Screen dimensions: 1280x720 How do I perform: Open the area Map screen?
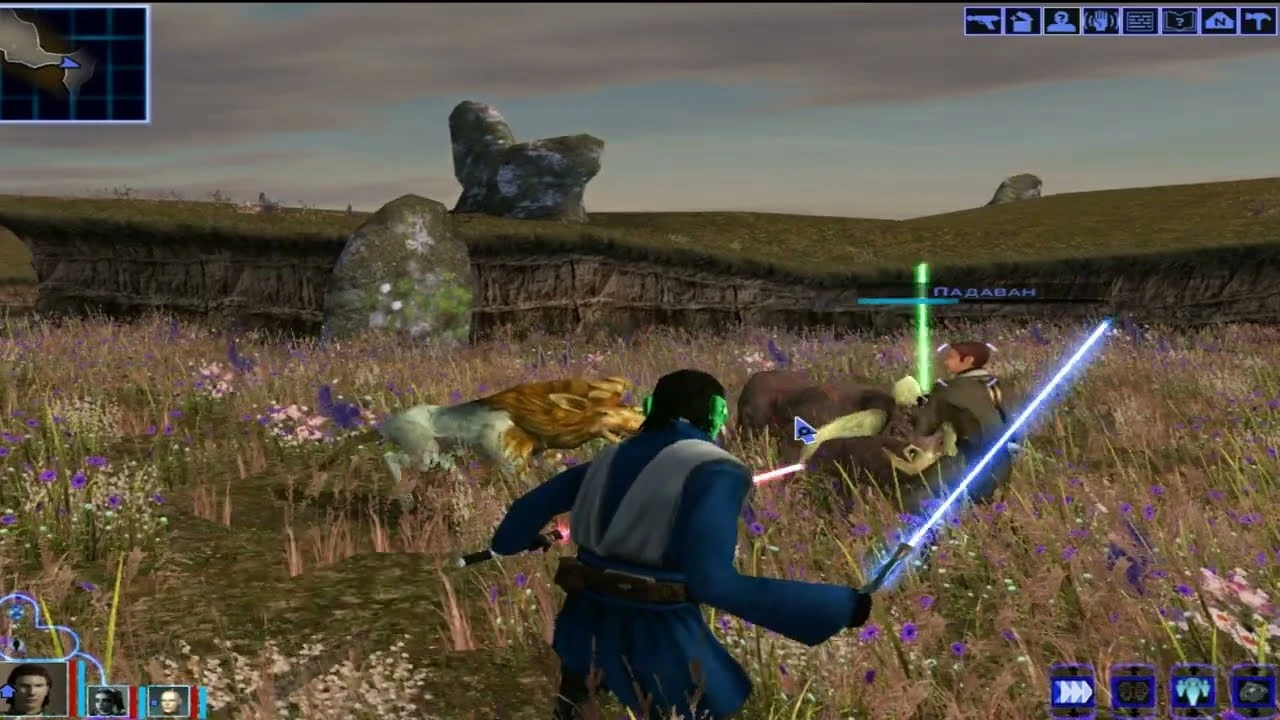coord(1218,22)
